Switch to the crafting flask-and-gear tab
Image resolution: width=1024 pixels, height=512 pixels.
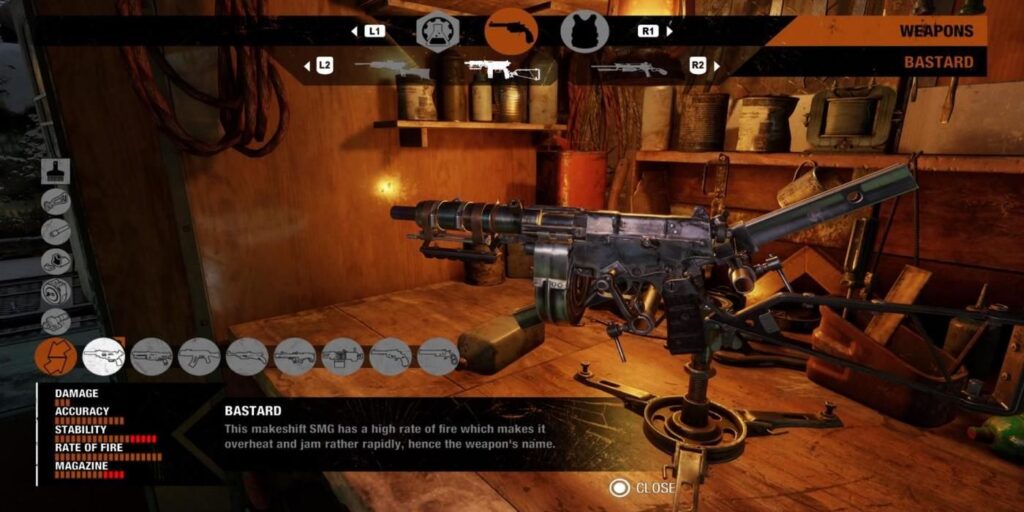coord(437,31)
